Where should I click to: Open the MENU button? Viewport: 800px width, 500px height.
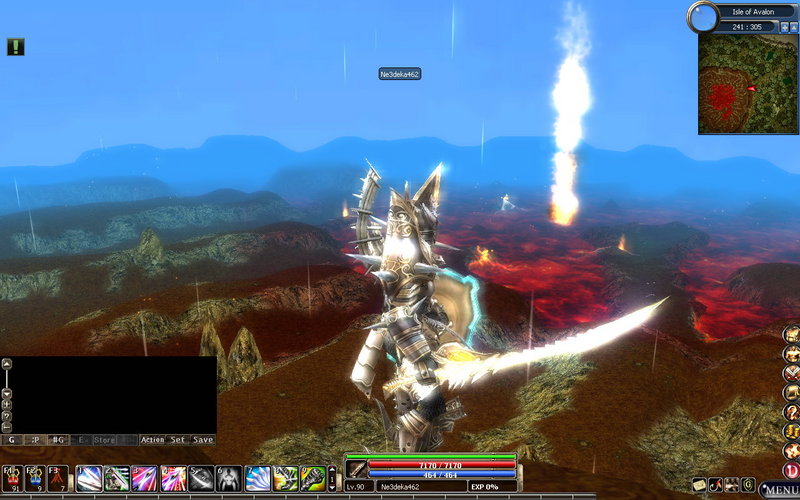[779, 490]
